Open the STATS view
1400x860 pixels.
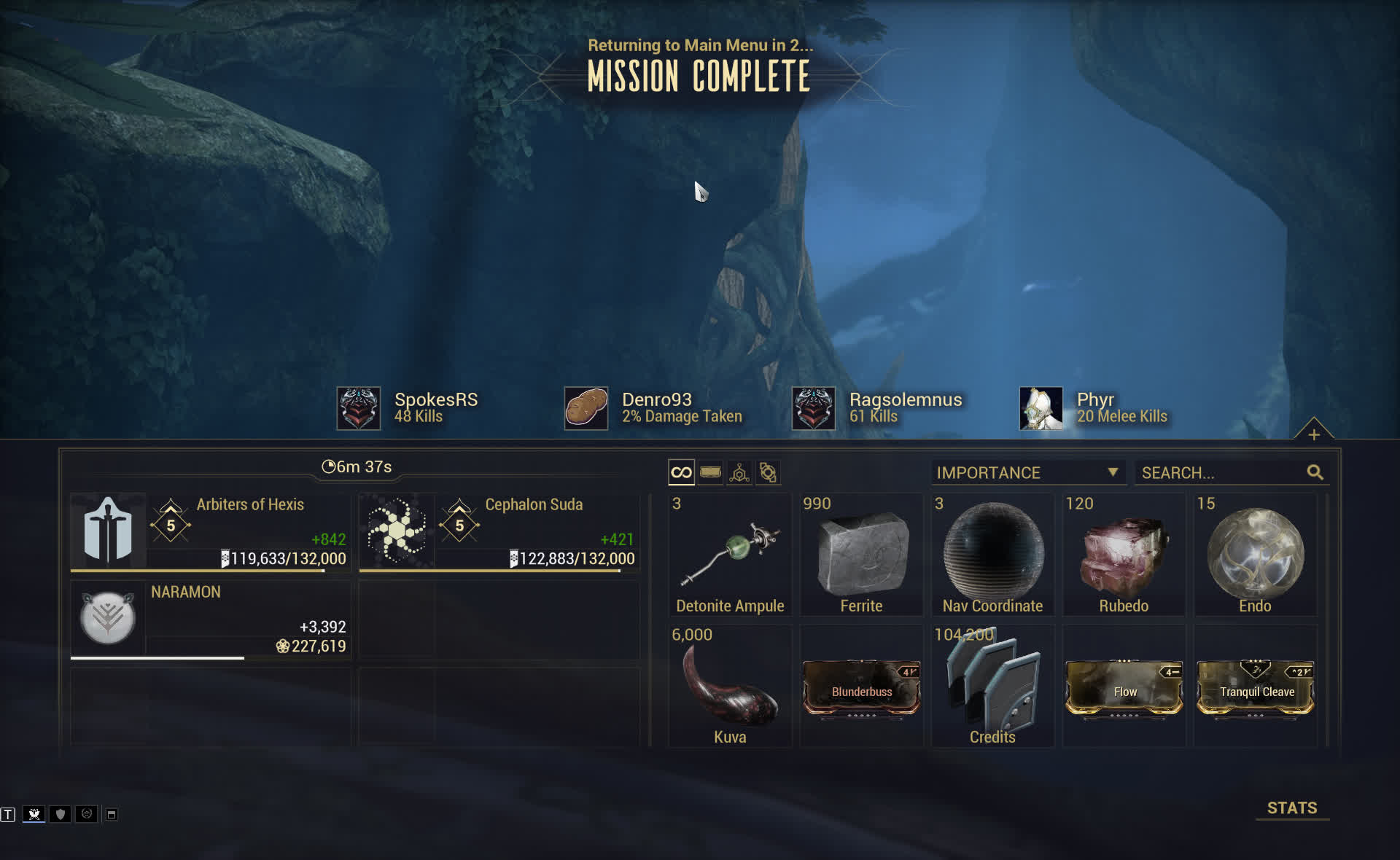tap(1291, 808)
